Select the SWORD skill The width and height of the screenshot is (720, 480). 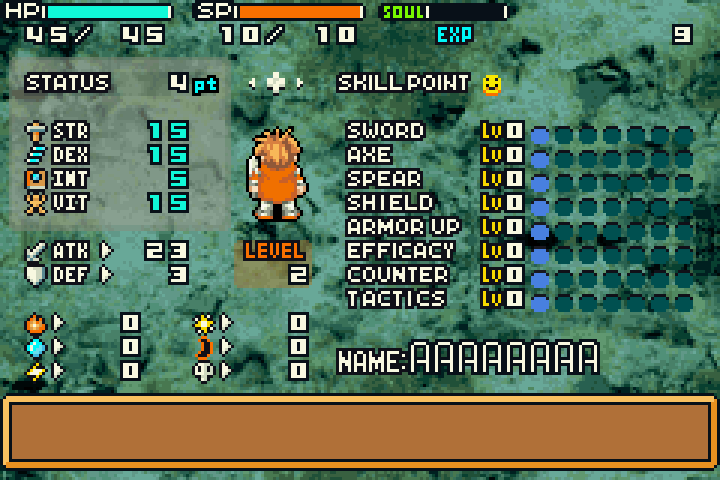385,131
